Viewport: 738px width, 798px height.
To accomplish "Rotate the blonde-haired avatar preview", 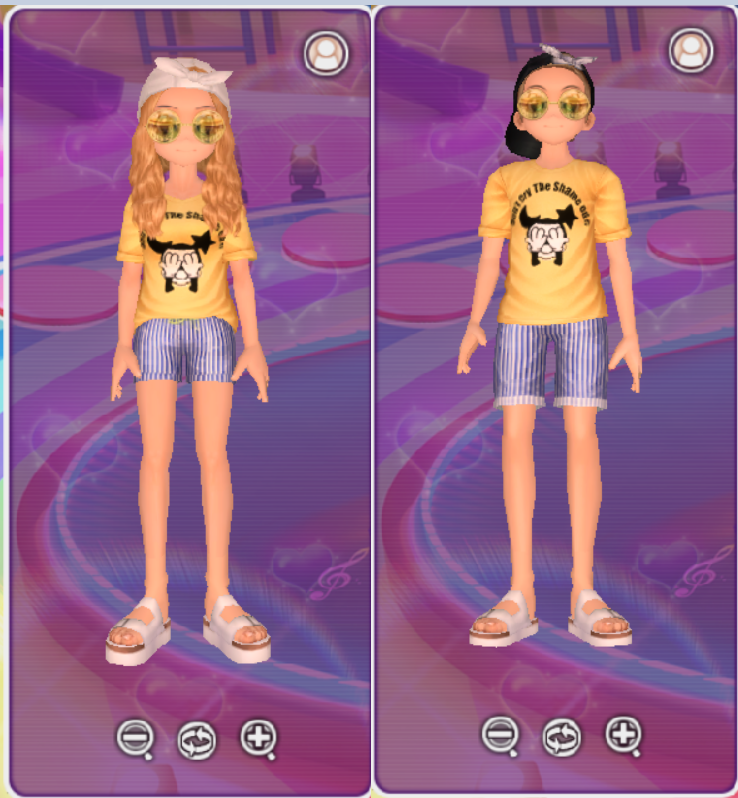I will pos(195,740).
